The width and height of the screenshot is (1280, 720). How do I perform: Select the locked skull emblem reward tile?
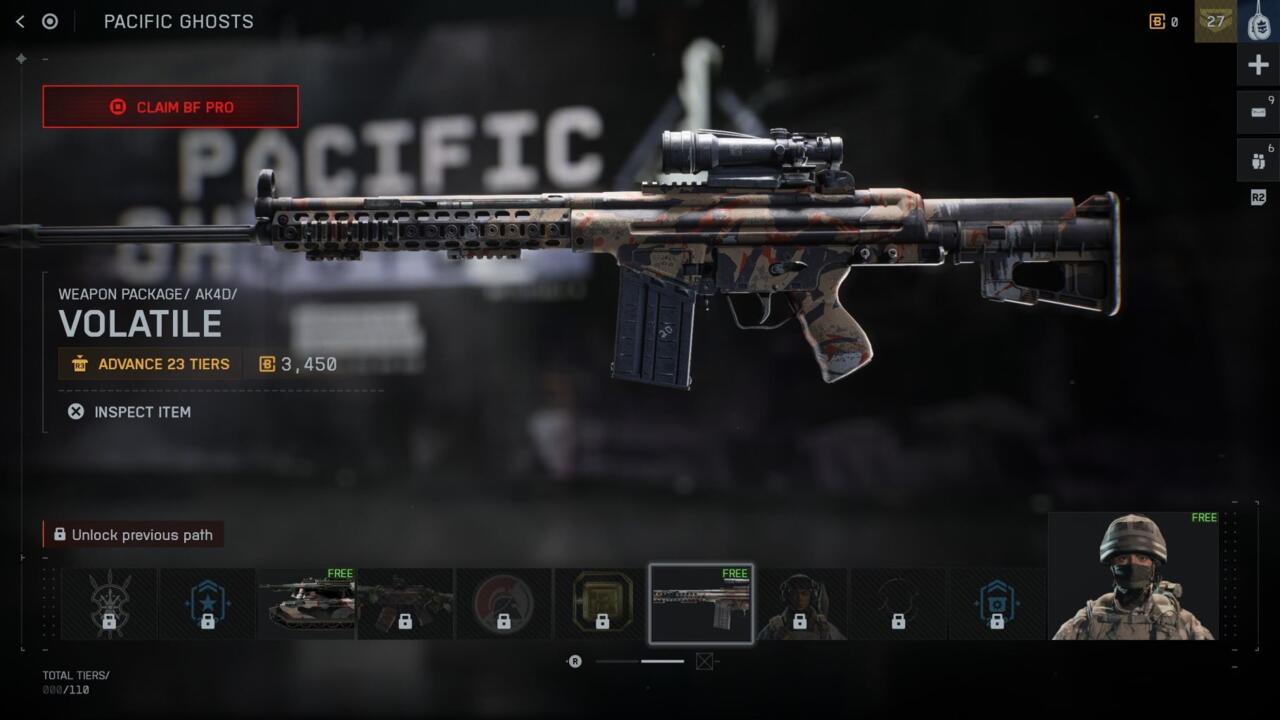pos(109,604)
